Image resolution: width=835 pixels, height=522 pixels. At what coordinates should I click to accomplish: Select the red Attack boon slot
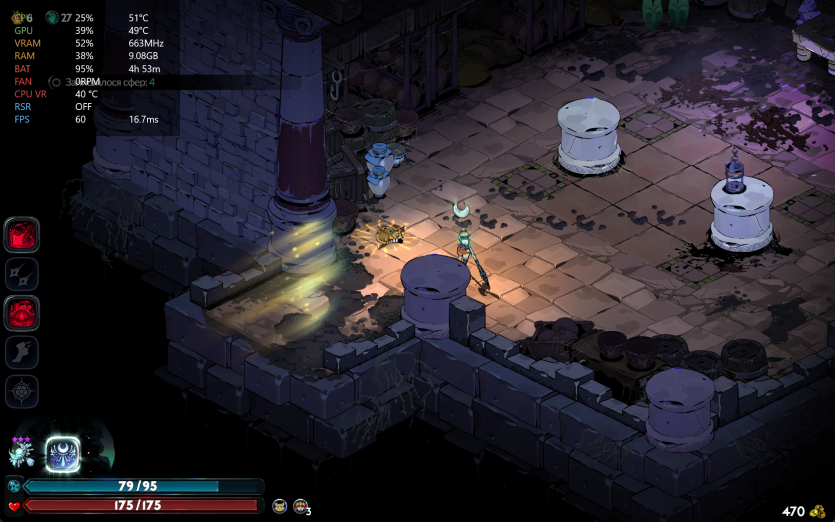coord(22,235)
